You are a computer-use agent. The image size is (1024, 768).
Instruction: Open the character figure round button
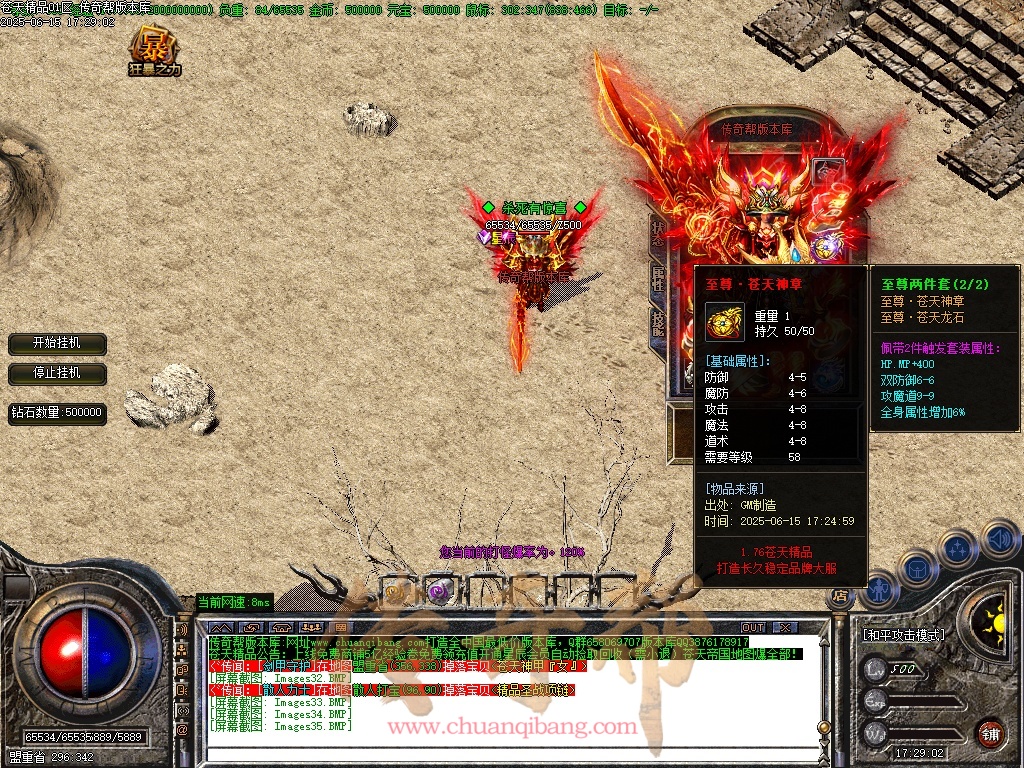[879, 588]
